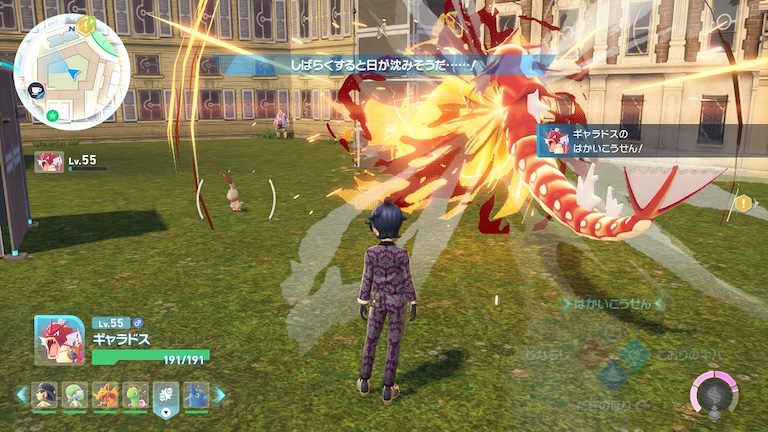Viewport: 768px width, 432px height.
Task: Use the blue water move diamond
Action: tap(612, 375)
